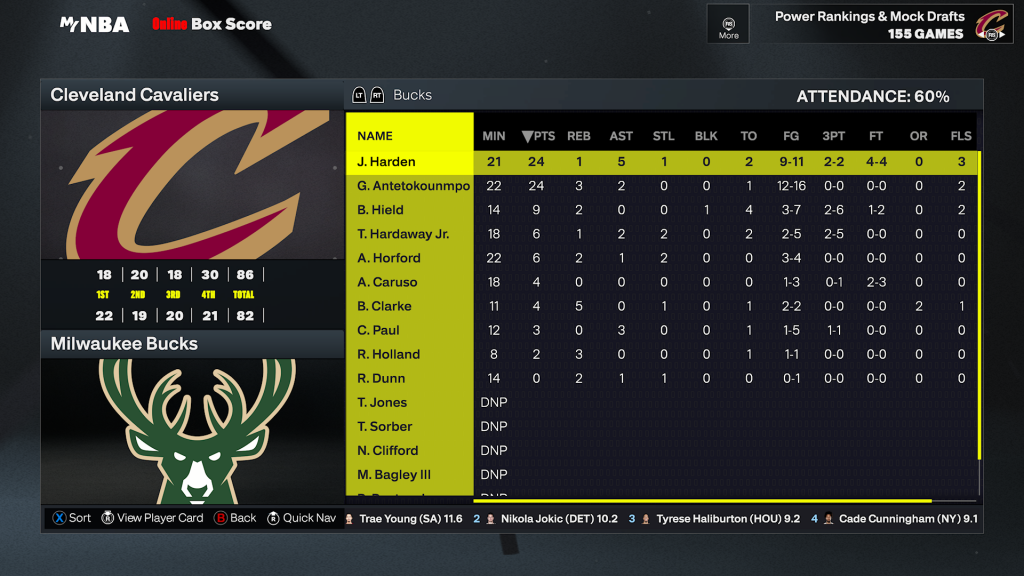This screenshot has height=576, width=1024.
Task: Pick A. Horford from the list
Action: click(389, 258)
